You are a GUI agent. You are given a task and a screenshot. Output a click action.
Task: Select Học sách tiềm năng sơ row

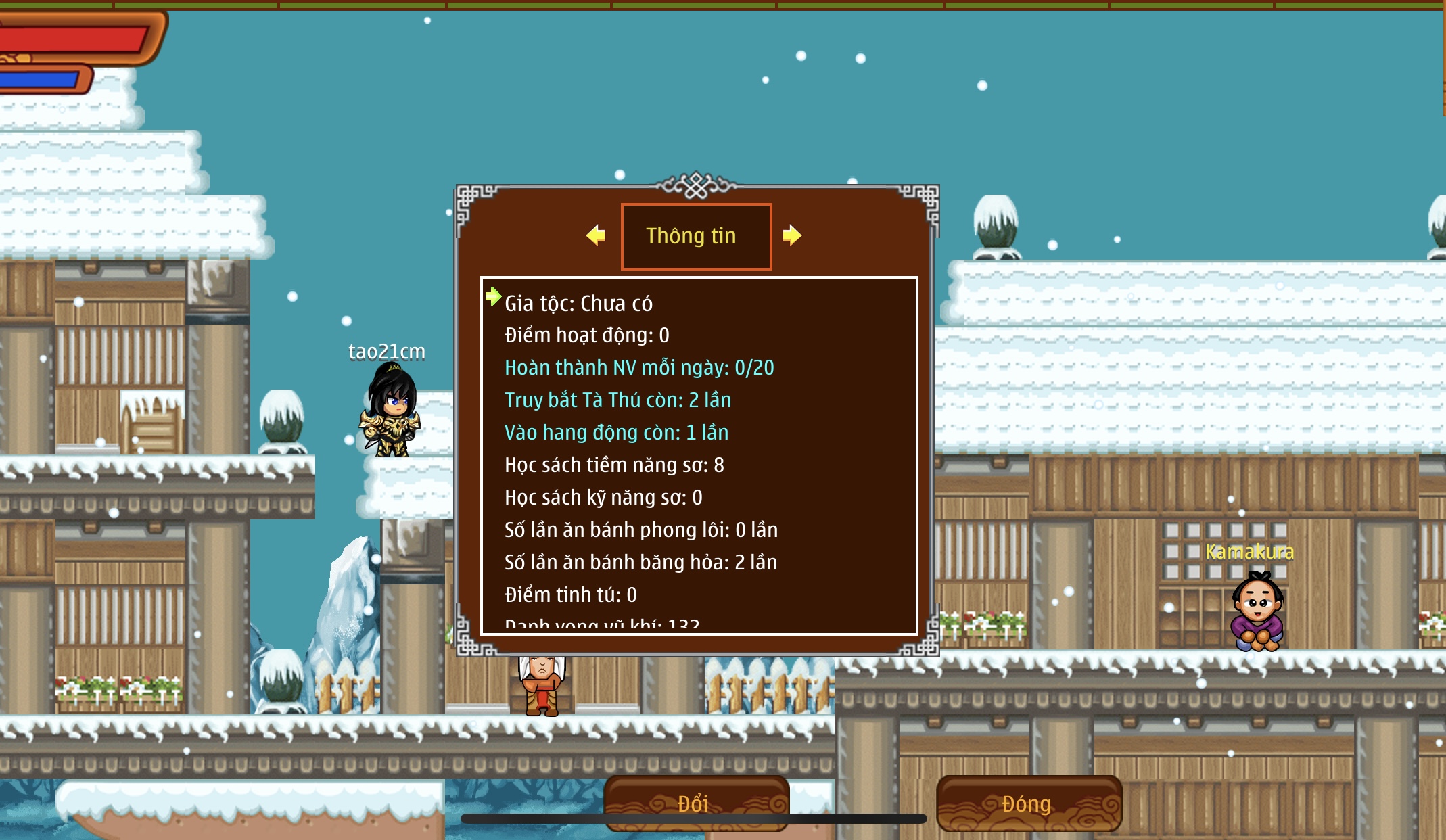point(614,465)
